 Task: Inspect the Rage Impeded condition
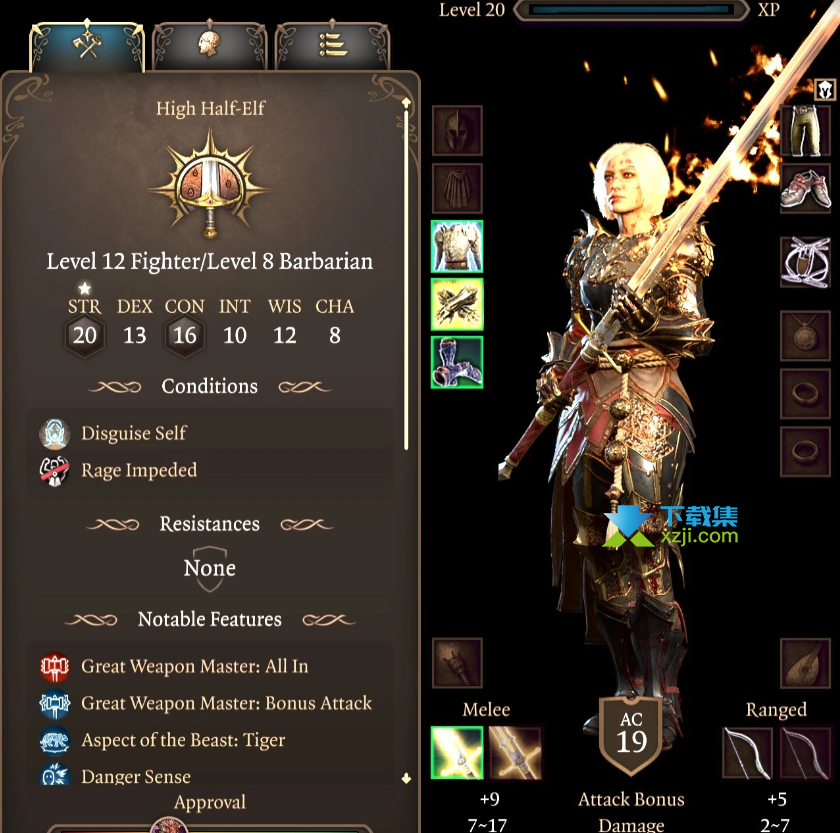pos(138,470)
